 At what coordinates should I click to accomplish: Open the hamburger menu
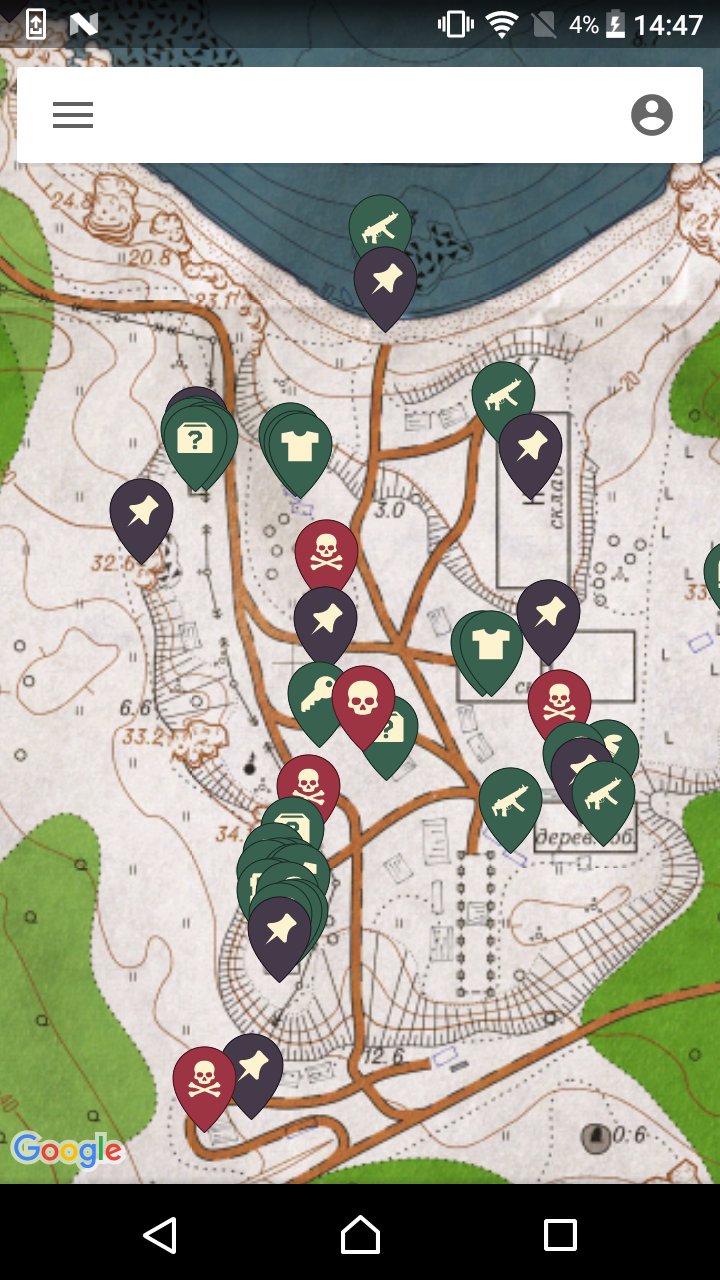tap(73, 115)
